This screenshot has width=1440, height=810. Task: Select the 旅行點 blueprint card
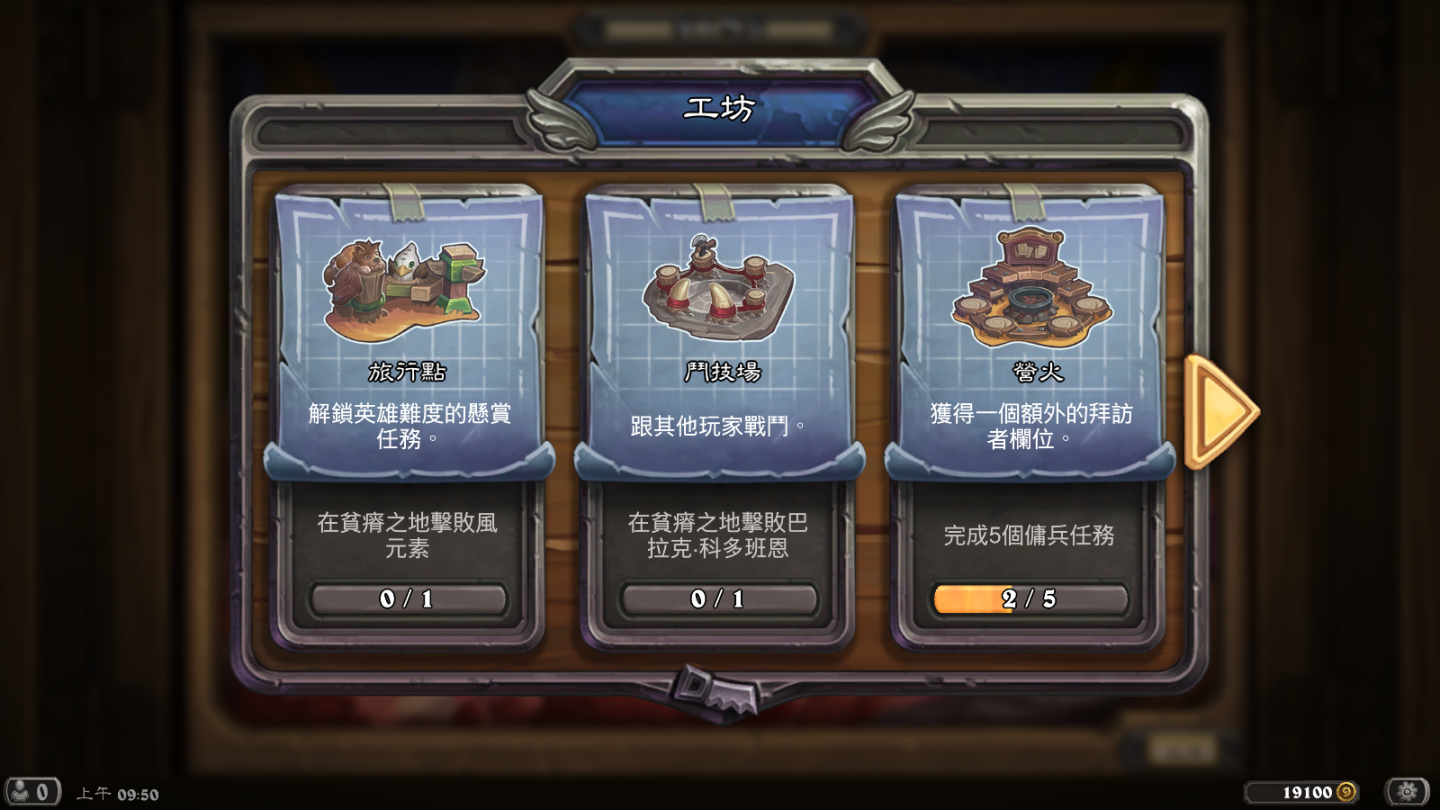408,335
